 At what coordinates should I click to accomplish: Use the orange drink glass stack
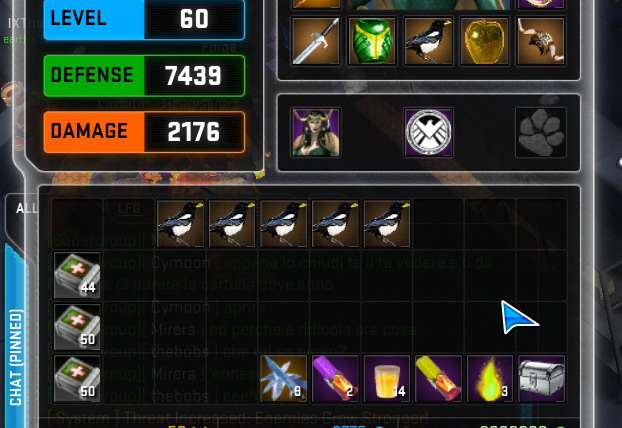pyautogui.click(x=387, y=379)
